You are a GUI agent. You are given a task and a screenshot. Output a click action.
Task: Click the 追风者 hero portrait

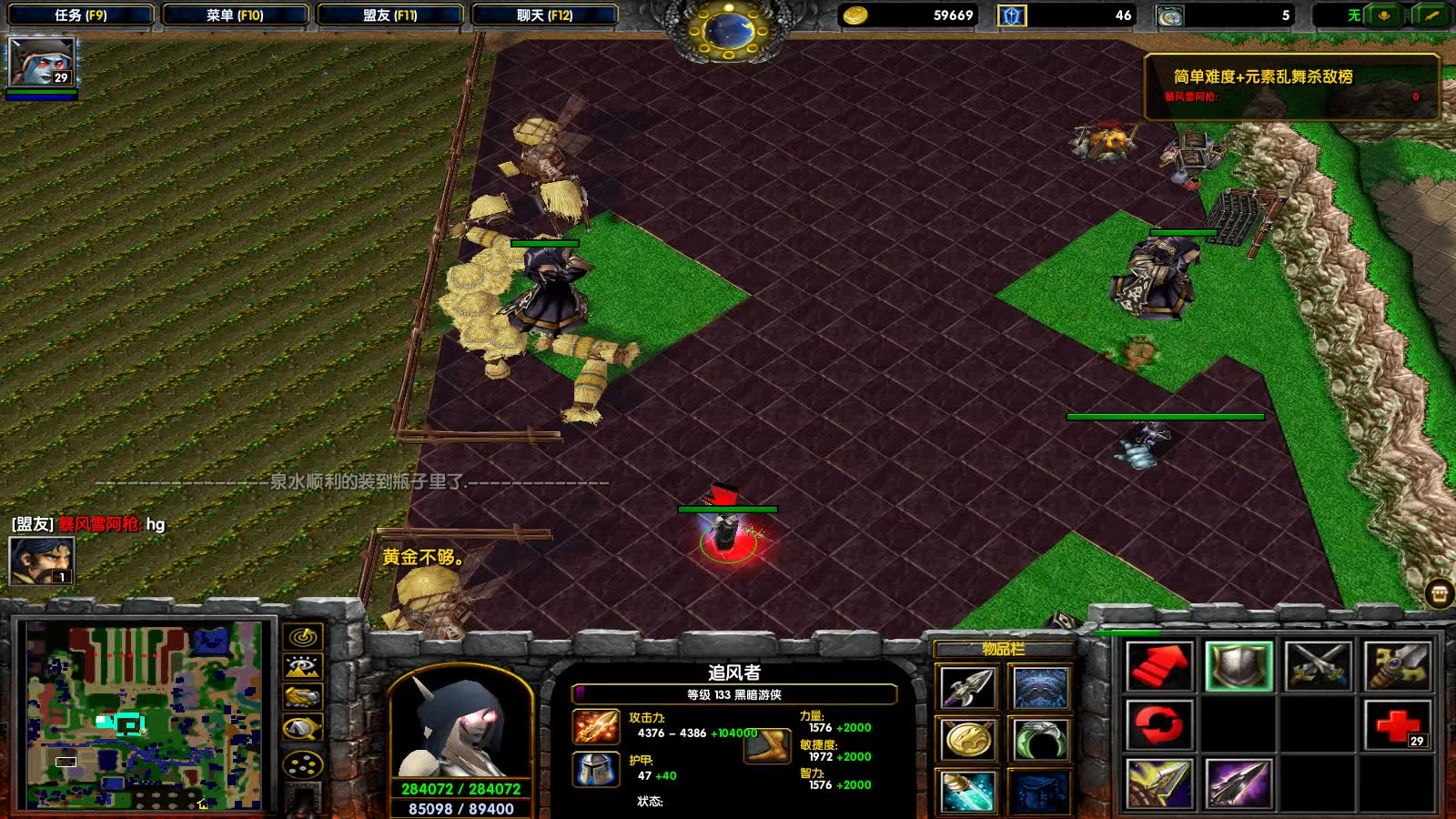click(x=460, y=726)
